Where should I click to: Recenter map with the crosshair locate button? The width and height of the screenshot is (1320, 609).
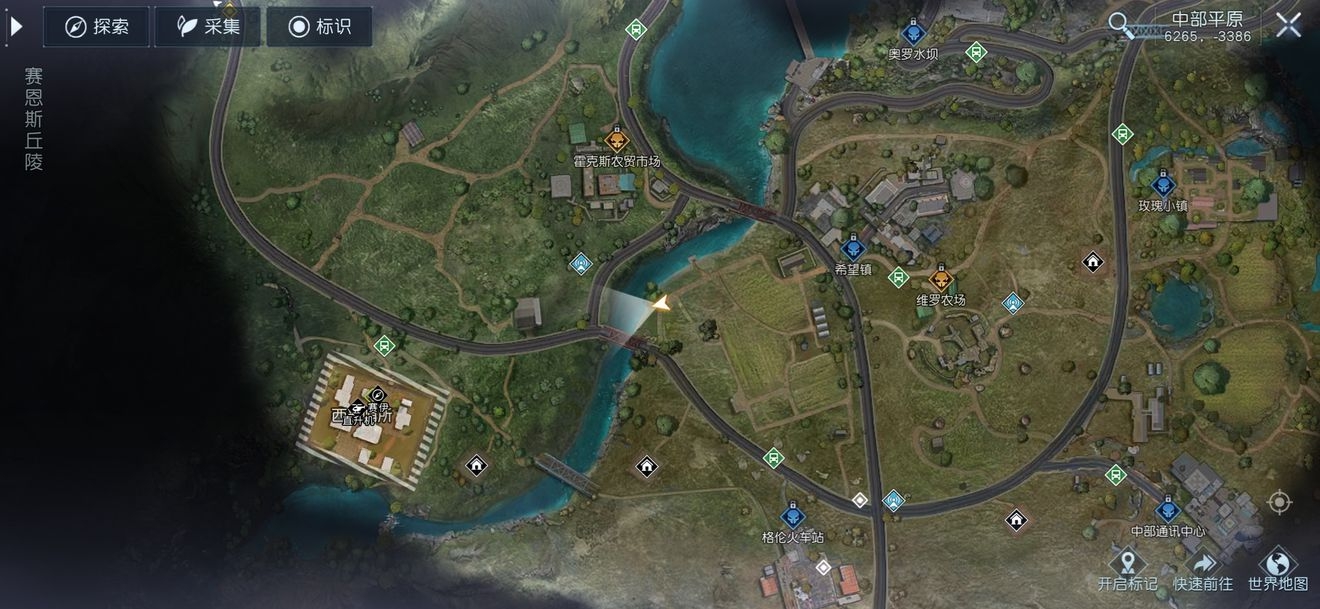(1278, 502)
